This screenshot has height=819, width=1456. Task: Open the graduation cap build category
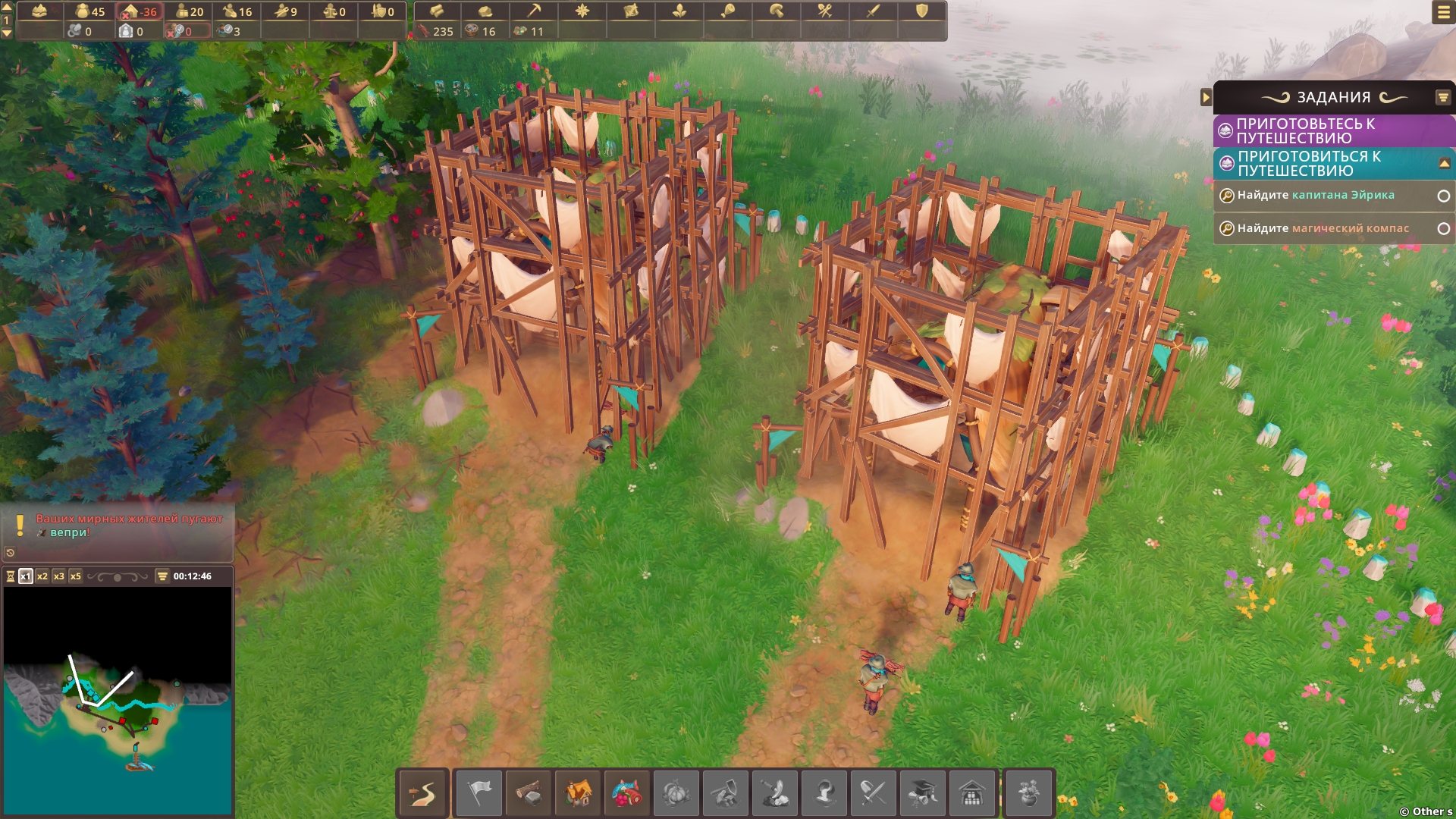[x=922, y=794]
